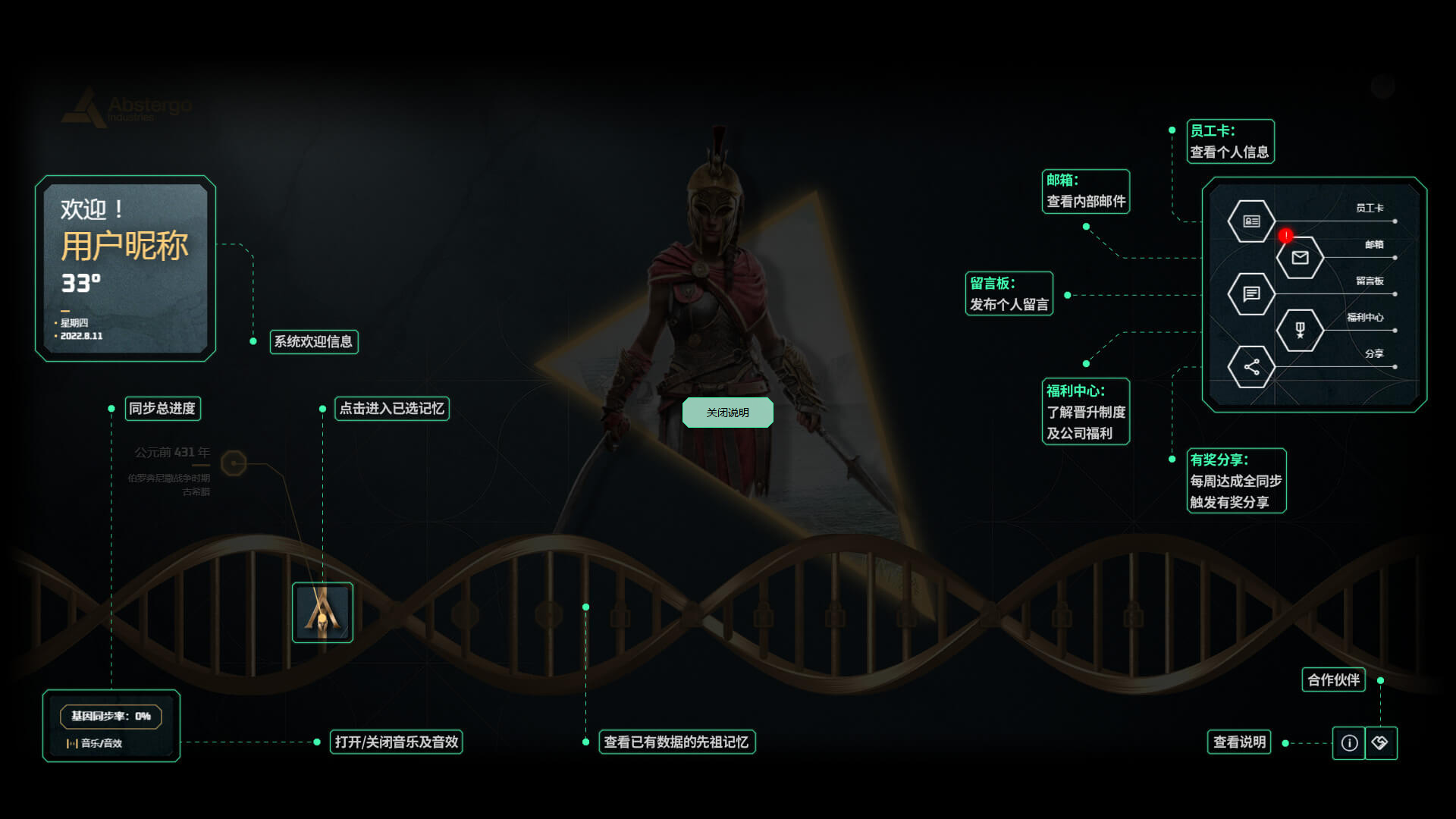This screenshot has height=819, width=1456.
Task: Select the 公元前 431 年 timeline hexagon node
Action: point(234,463)
